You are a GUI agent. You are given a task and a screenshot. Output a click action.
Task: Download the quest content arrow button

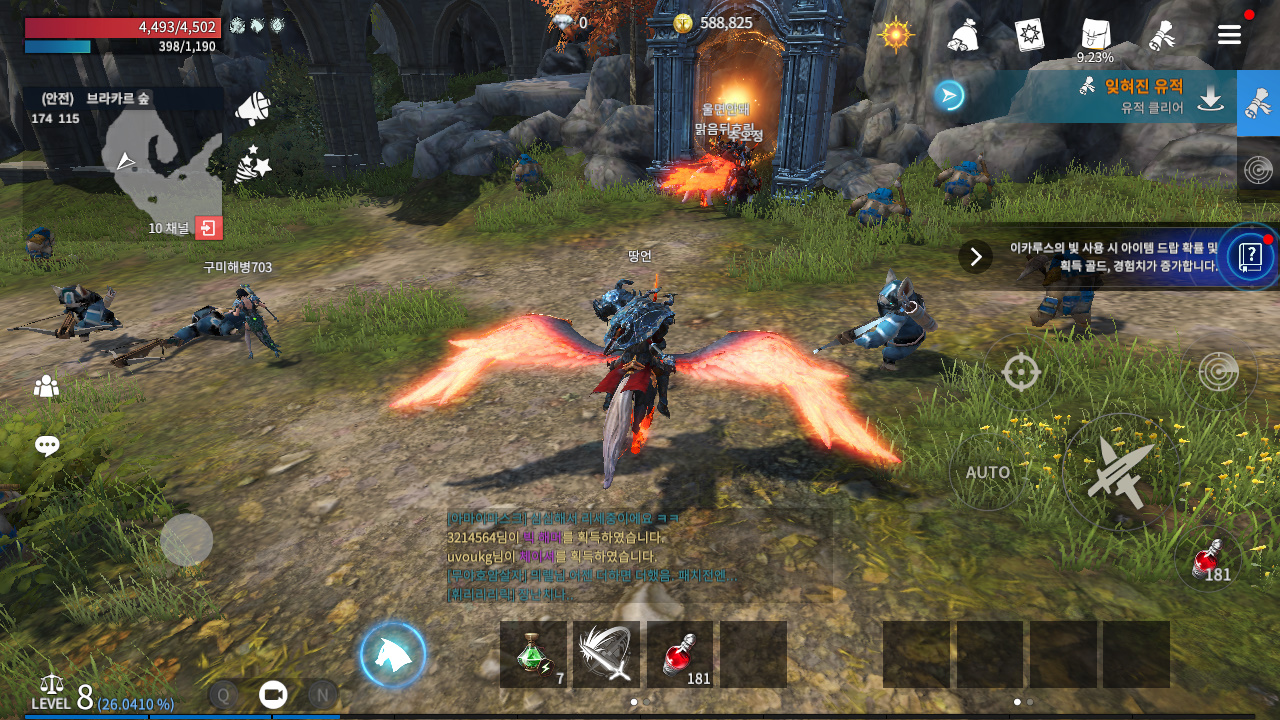click(x=1211, y=97)
